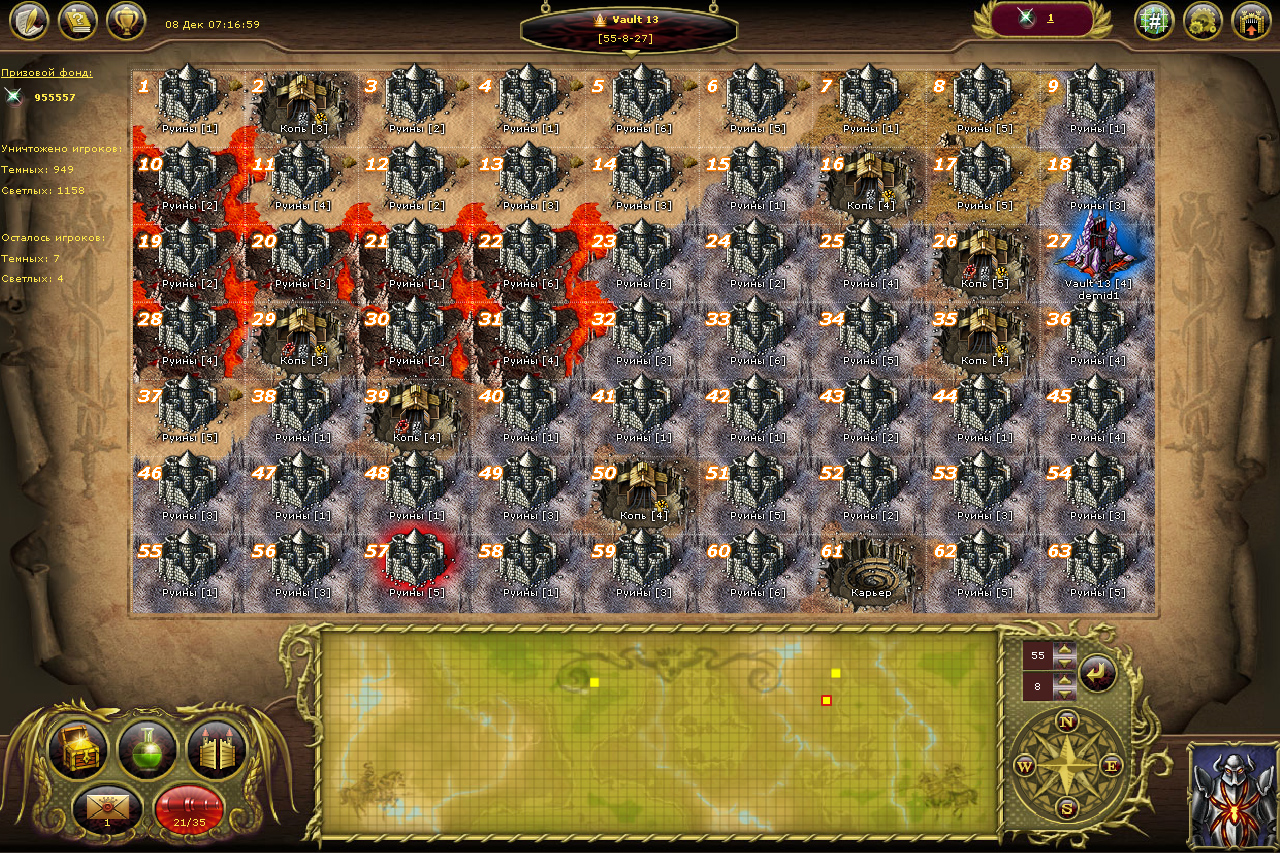
Task: Open the trophy rankings button
Action: click(x=126, y=20)
